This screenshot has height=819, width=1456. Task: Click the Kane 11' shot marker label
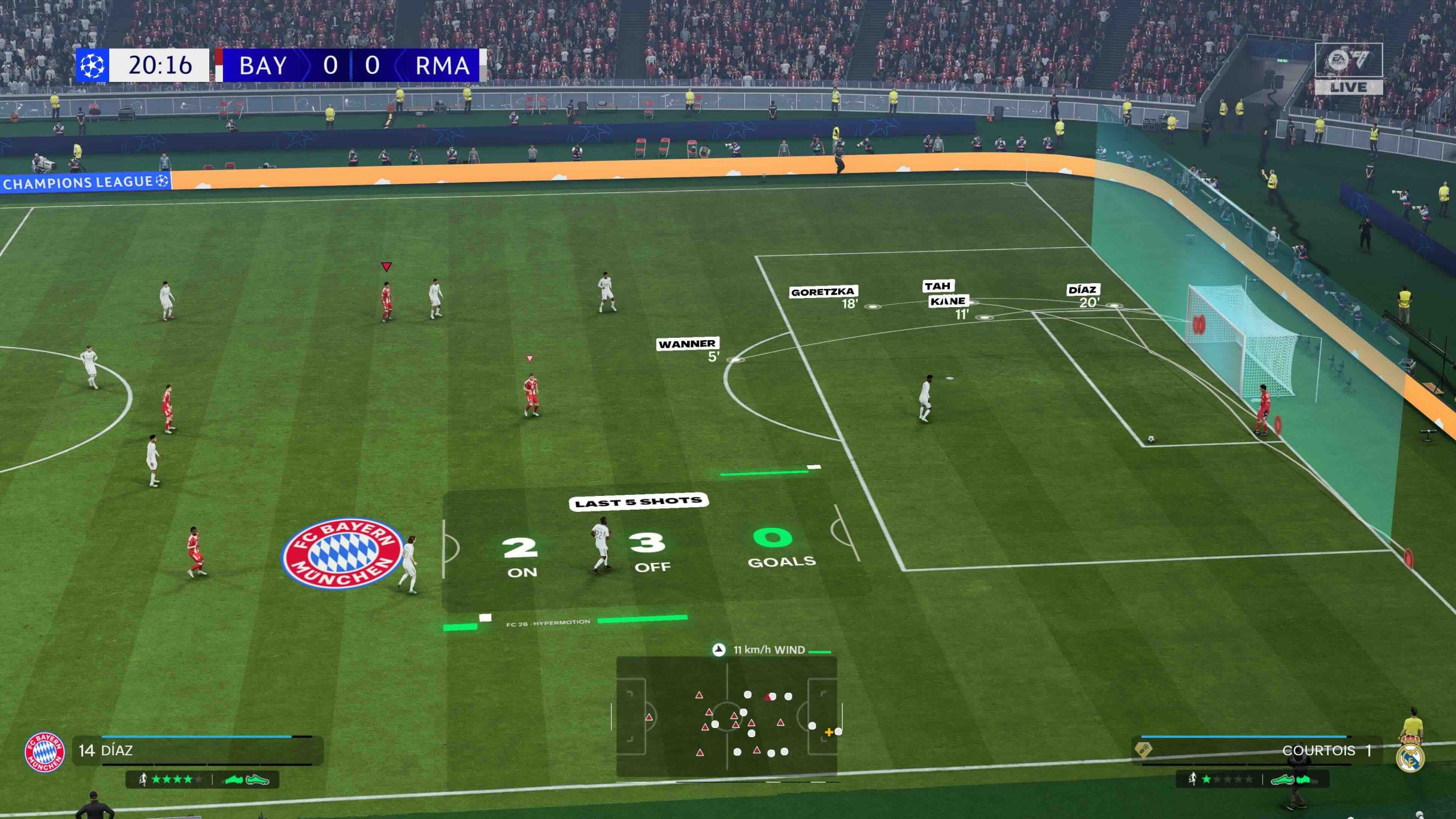pyautogui.click(x=948, y=301)
